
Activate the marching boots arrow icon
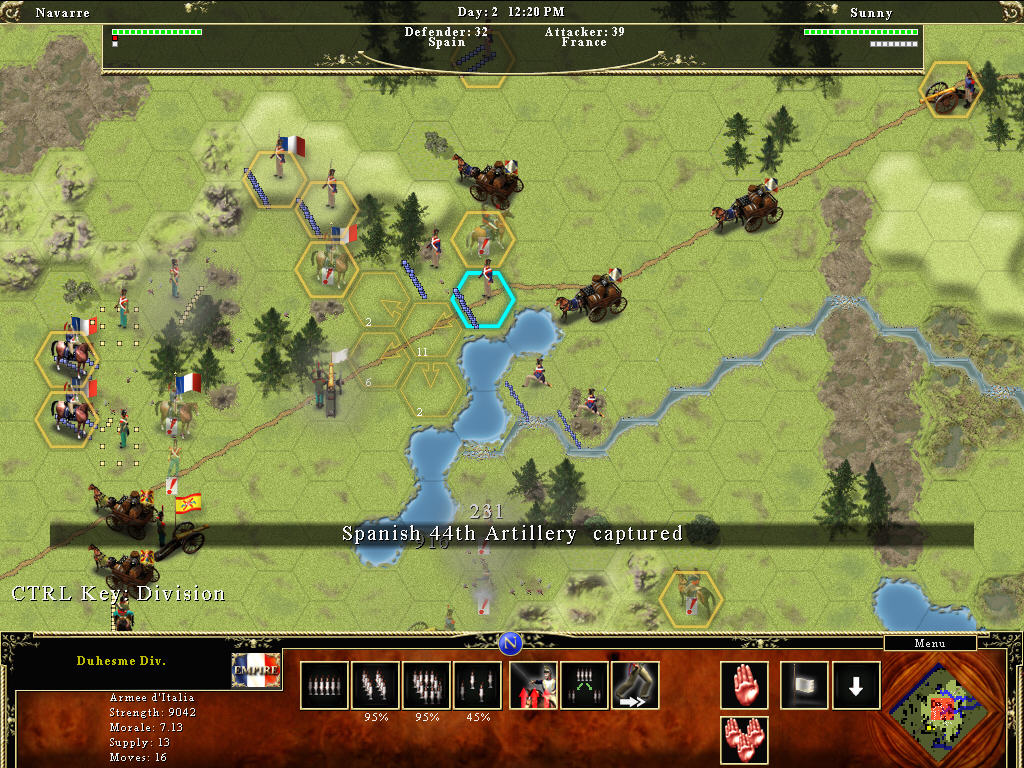click(636, 685)
